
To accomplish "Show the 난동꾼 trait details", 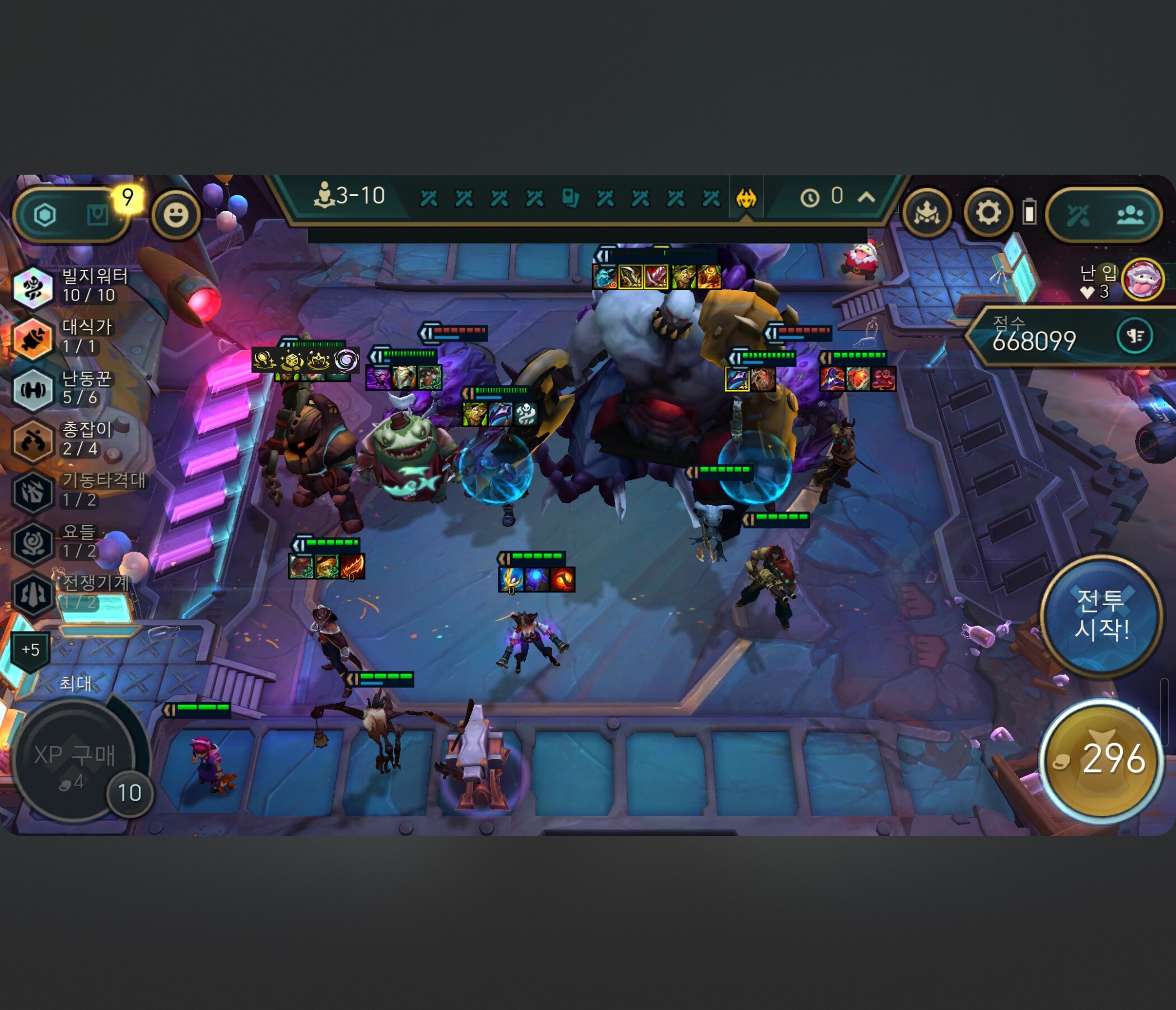I will [33, 389].
